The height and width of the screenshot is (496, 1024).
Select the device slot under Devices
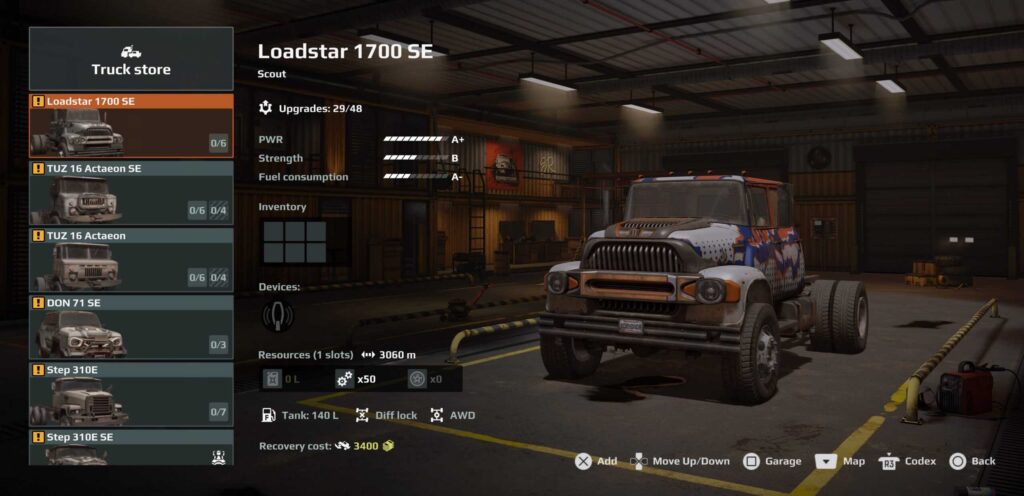[272, 316]
